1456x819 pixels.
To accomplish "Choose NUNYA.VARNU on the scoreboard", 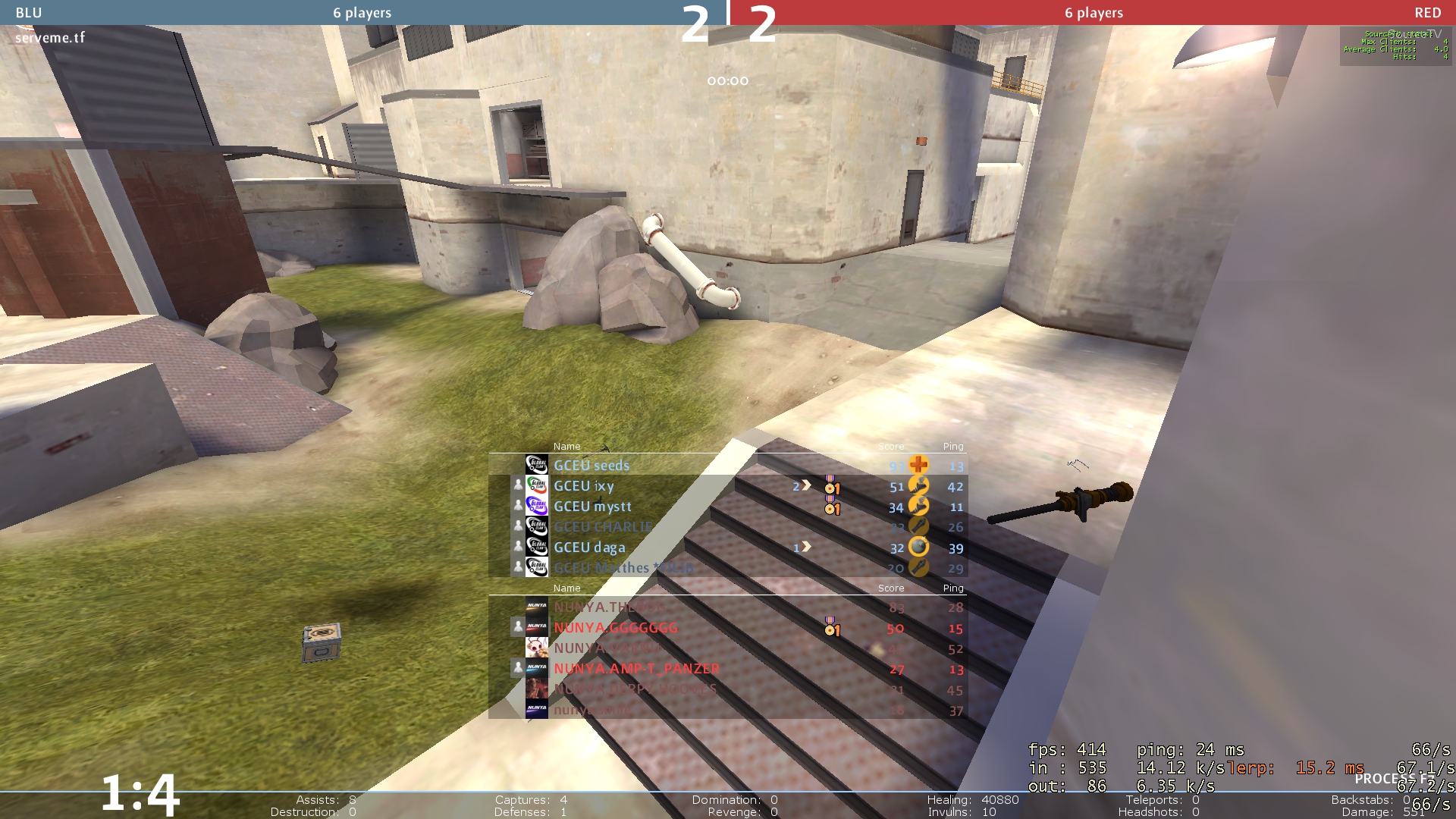I will [x=607, y=648].
